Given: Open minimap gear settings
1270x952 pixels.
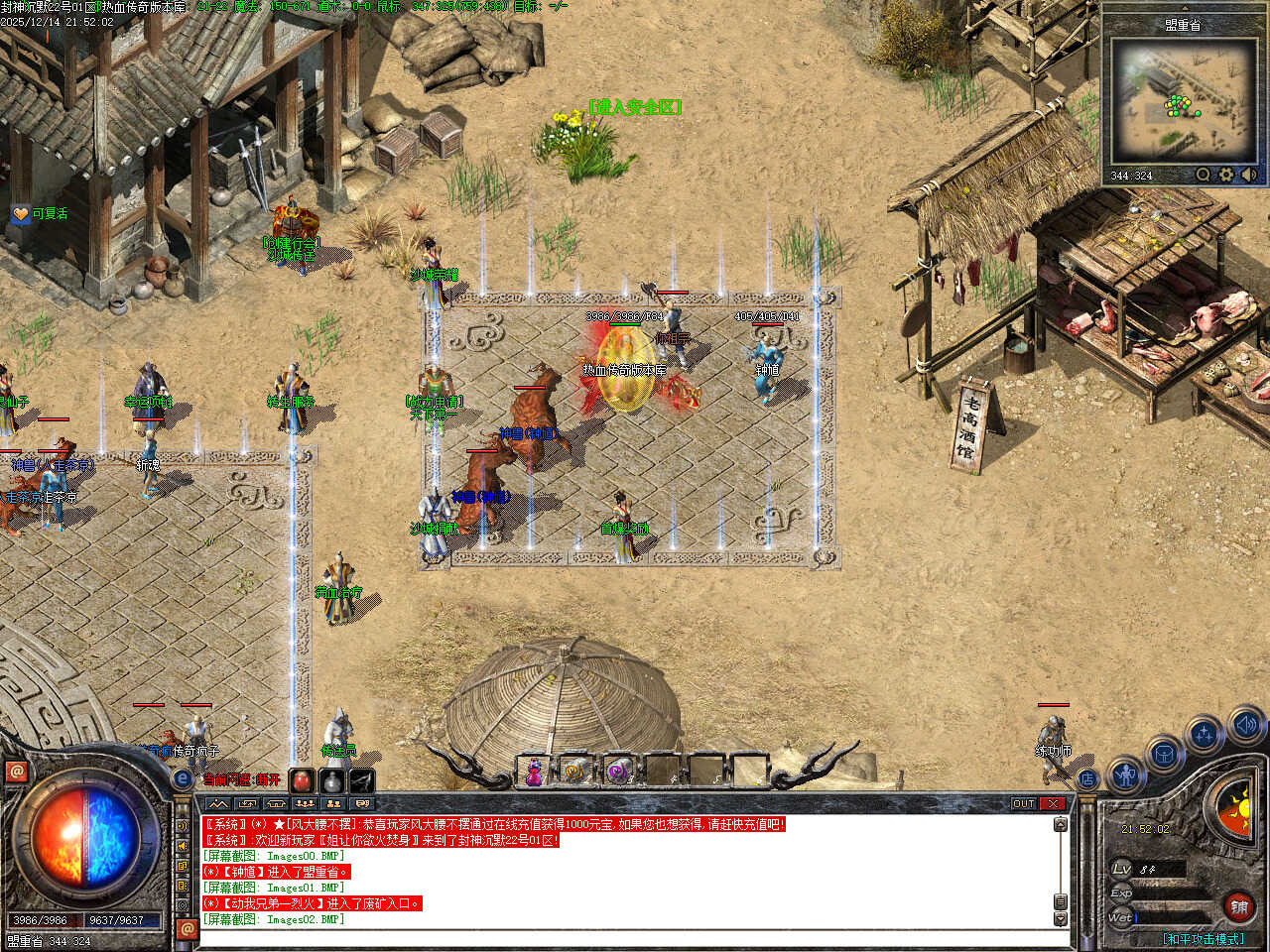Looking at the screenshot, I should 1226,175.
